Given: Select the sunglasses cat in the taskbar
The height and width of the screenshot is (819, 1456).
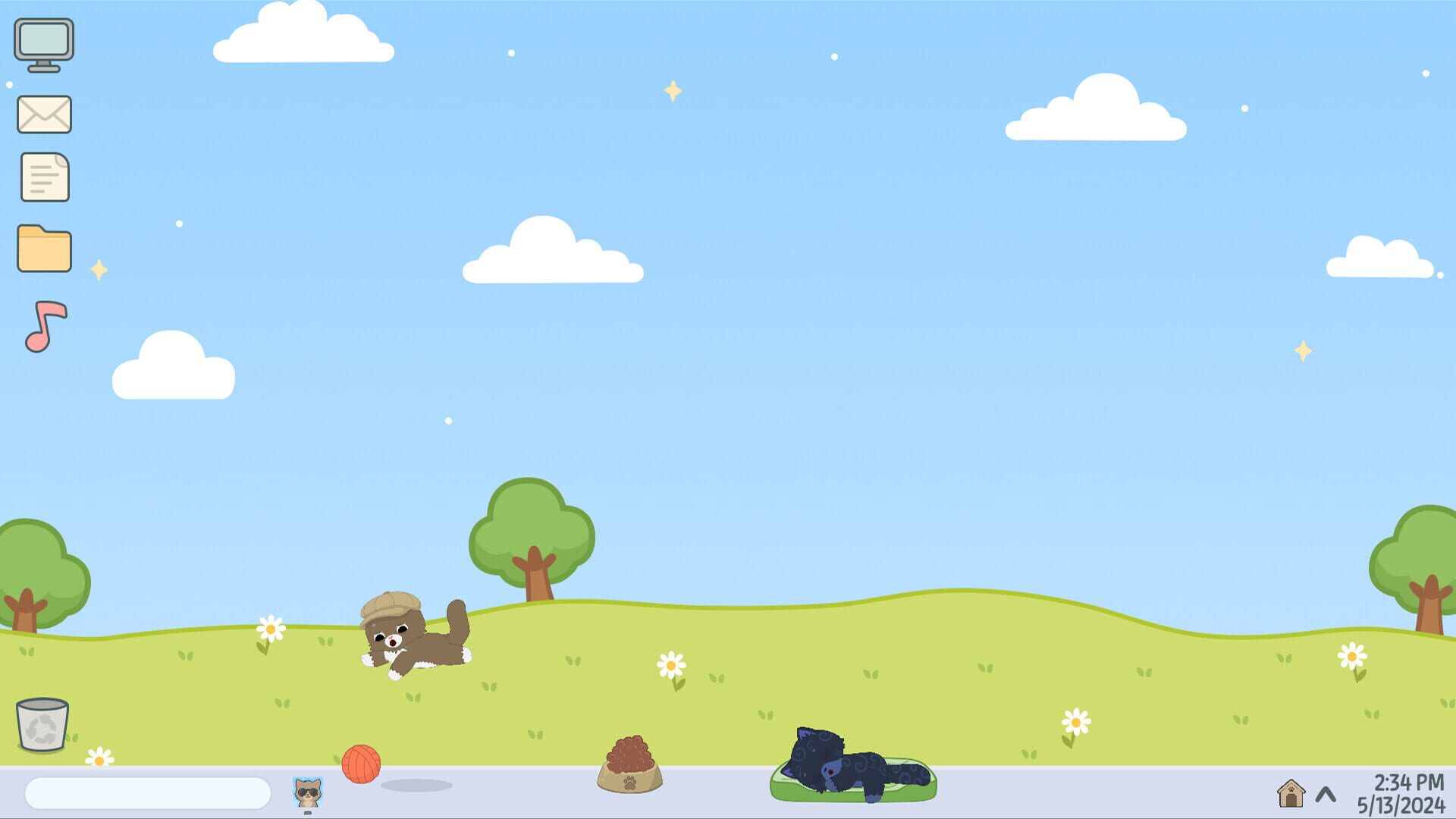Looking at the screenshot, I should (x=306, y=791).
